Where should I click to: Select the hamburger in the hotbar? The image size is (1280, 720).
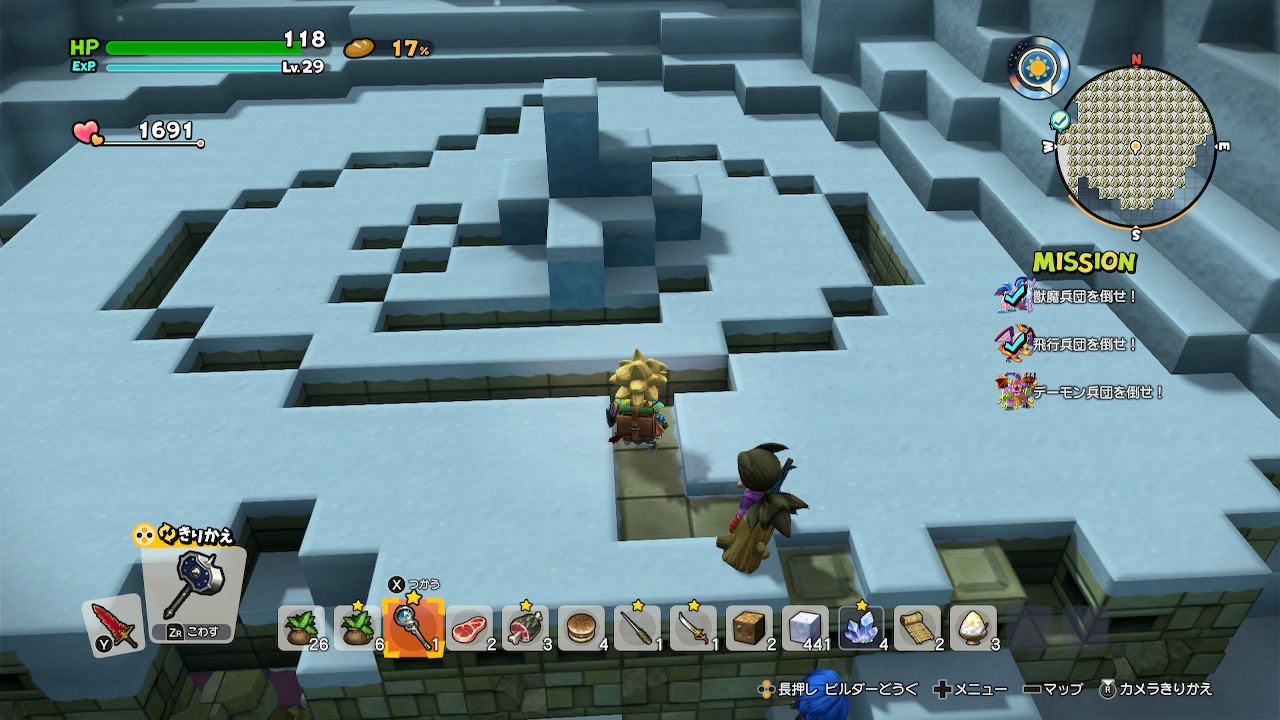(x=581, y=629)
